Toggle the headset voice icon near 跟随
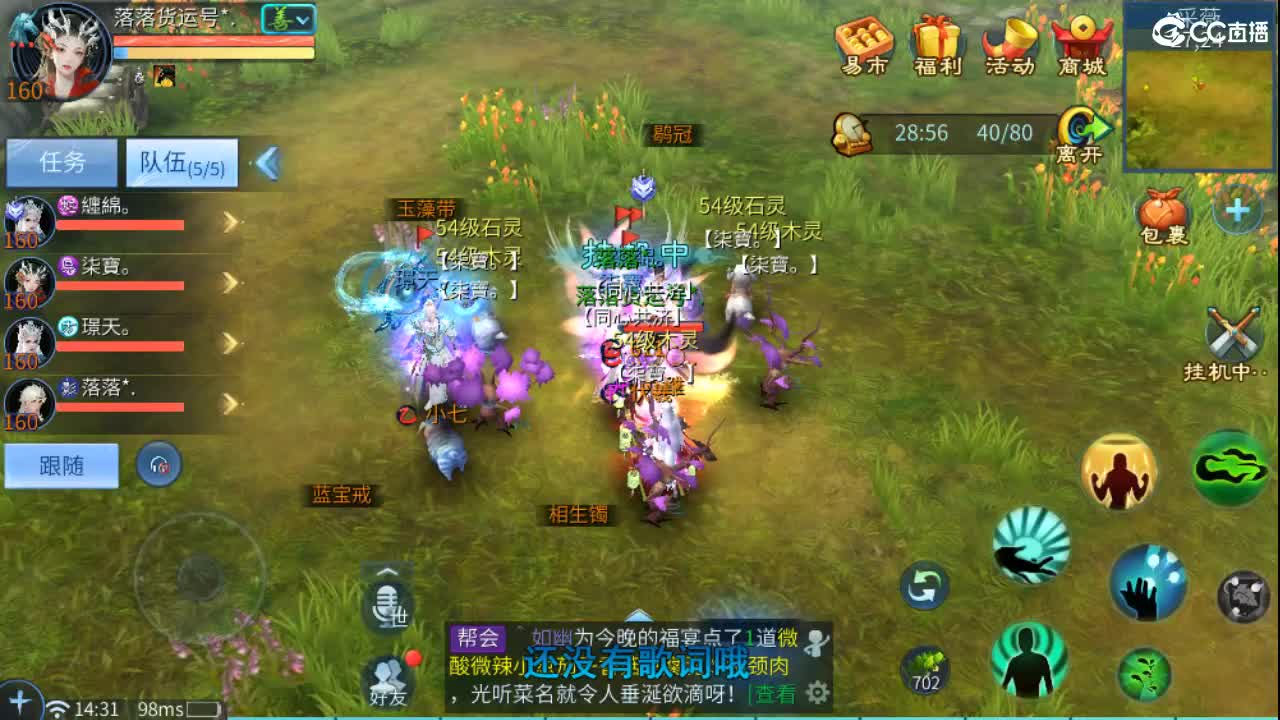This screenshot has width=1280, height=720. coord(158,464)
